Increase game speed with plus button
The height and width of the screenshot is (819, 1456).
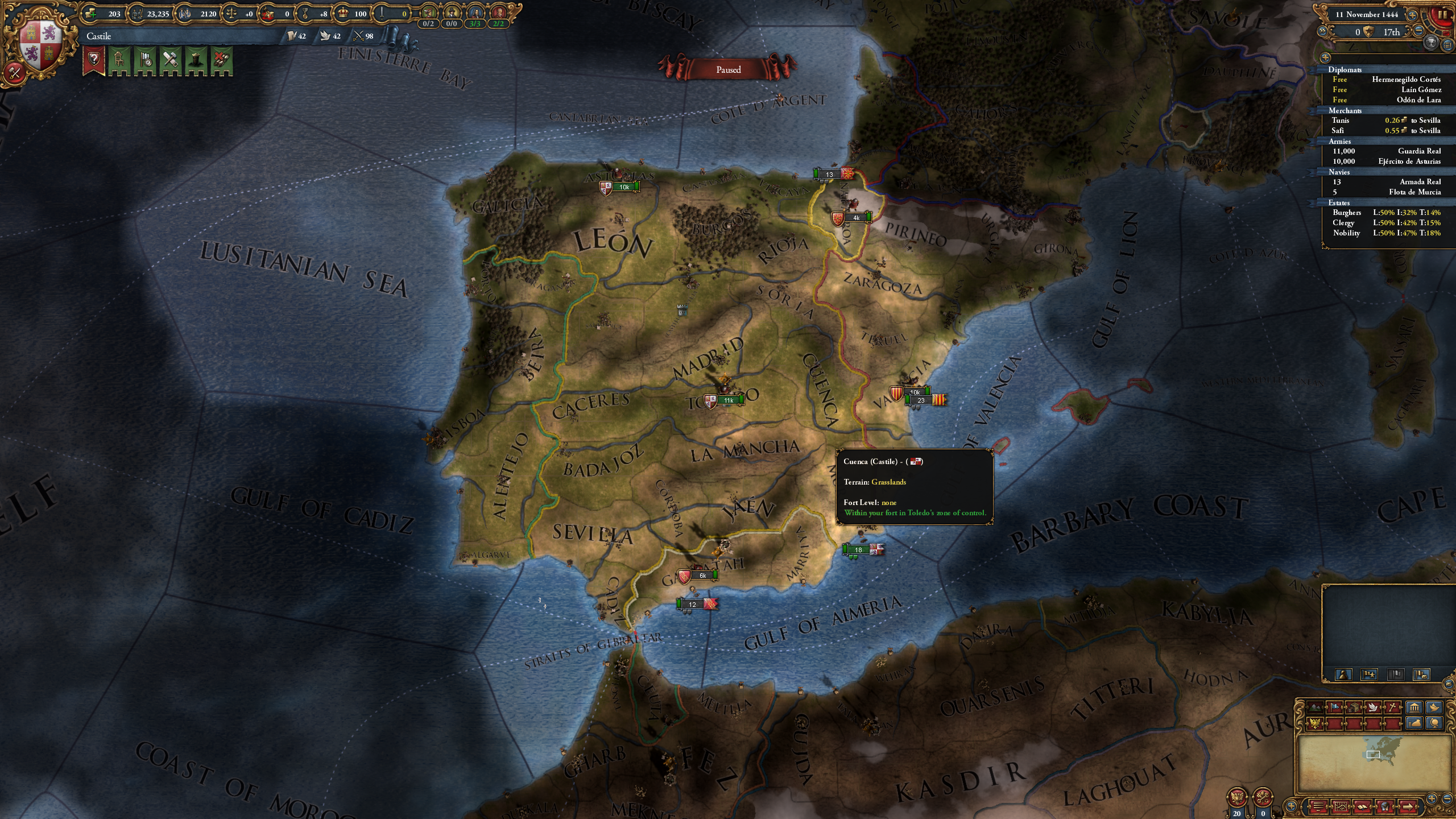[1412, 15]
